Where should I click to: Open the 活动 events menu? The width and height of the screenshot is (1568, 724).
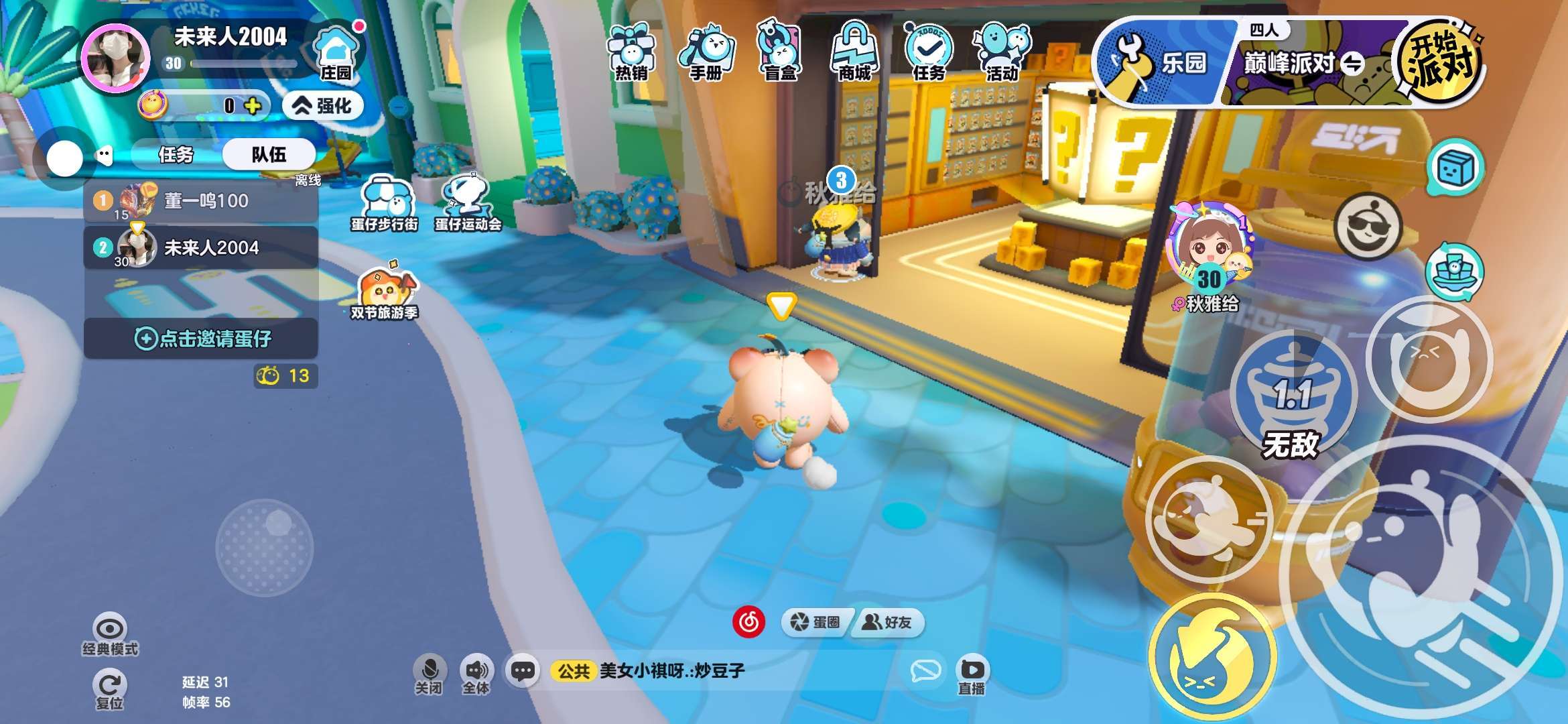[1002, 52]
